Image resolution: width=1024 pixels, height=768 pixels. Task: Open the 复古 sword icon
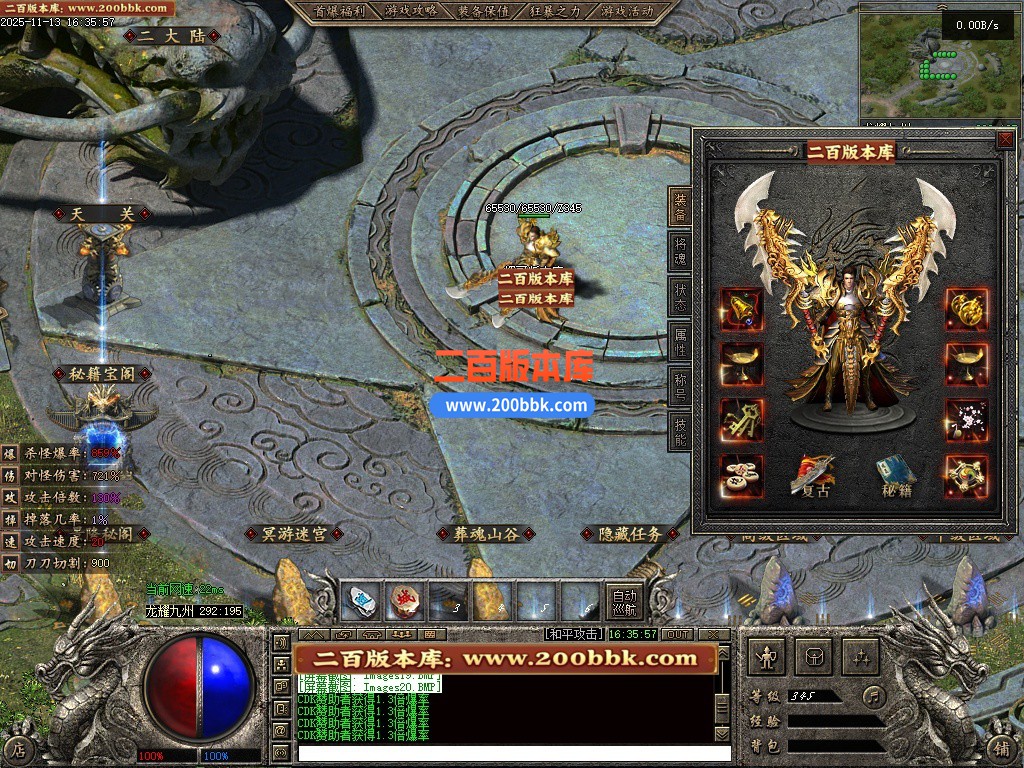pos(811,476)
